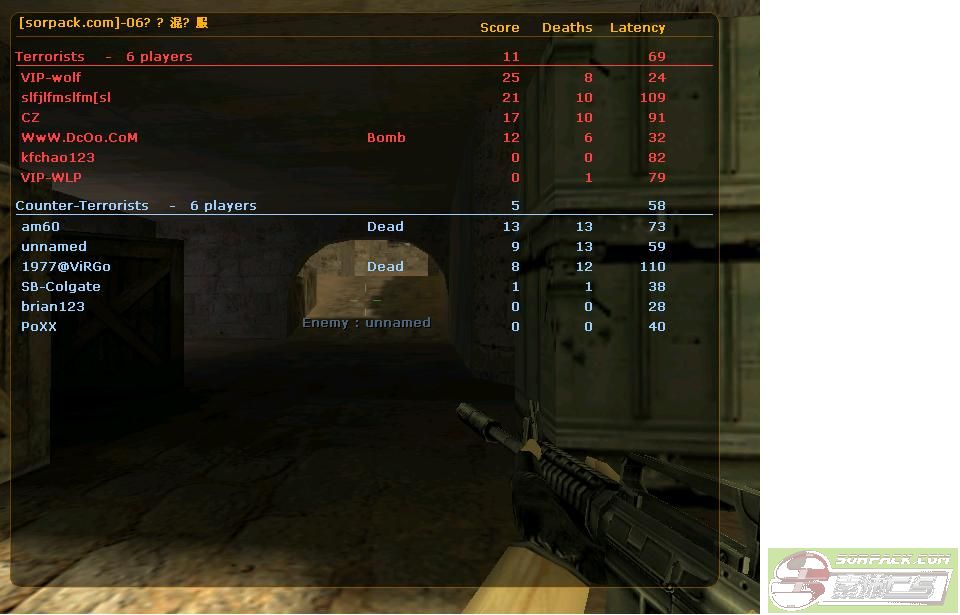
Task: Select VIP-wolf in the scoreboard
Action: click(x=51, y=77)
